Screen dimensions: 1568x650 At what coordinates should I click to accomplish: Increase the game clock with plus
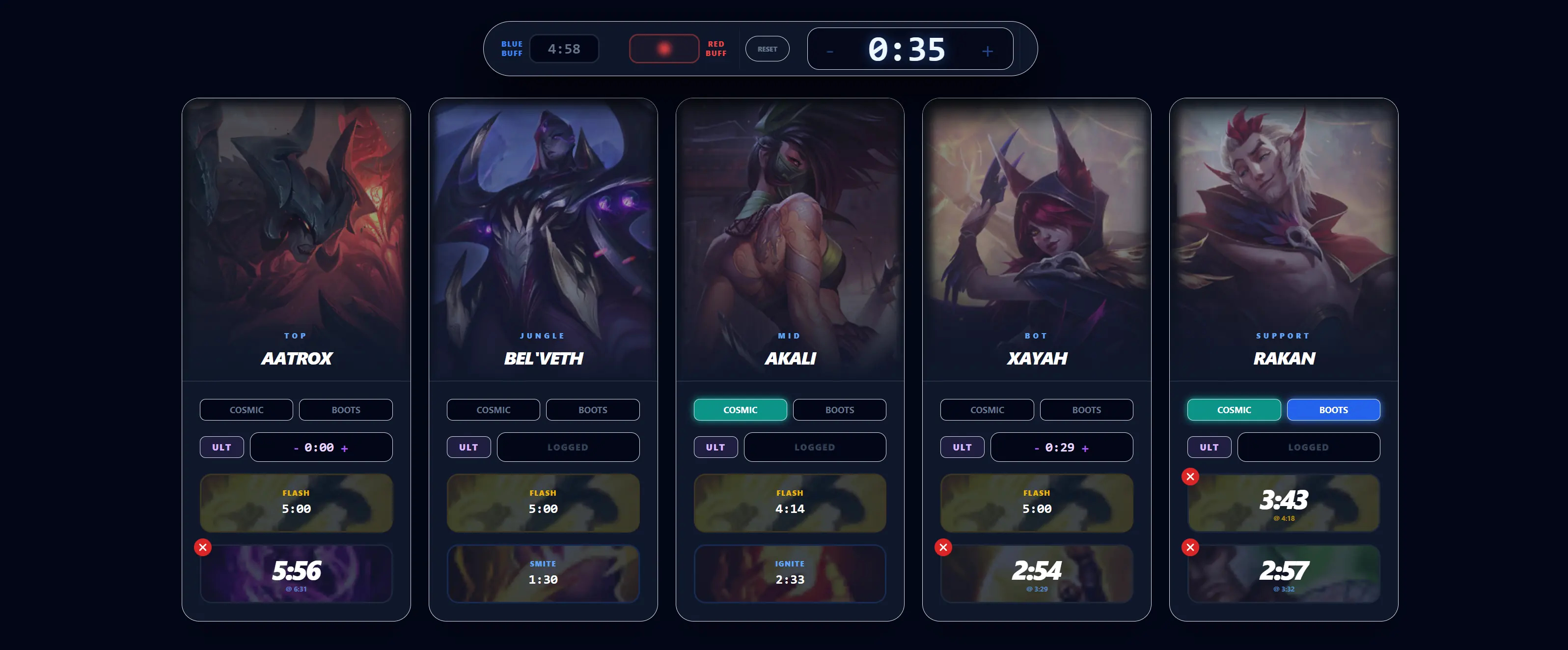(x=987, y=51)
